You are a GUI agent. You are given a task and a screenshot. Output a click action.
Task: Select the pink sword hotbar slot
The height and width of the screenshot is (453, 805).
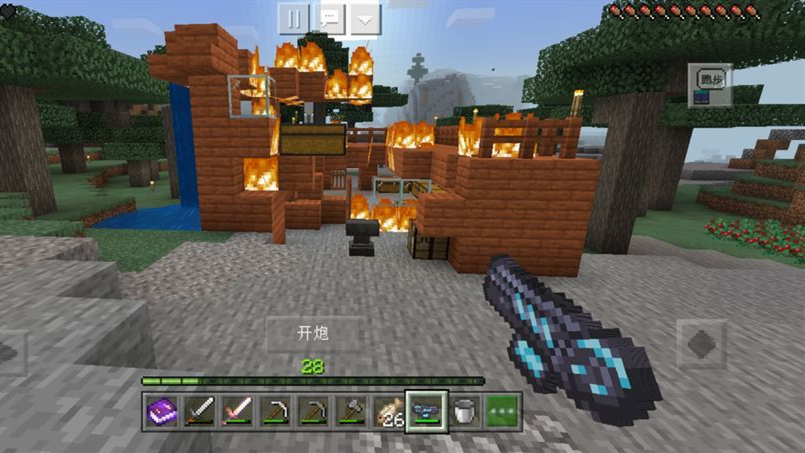(x=237, y=410)
